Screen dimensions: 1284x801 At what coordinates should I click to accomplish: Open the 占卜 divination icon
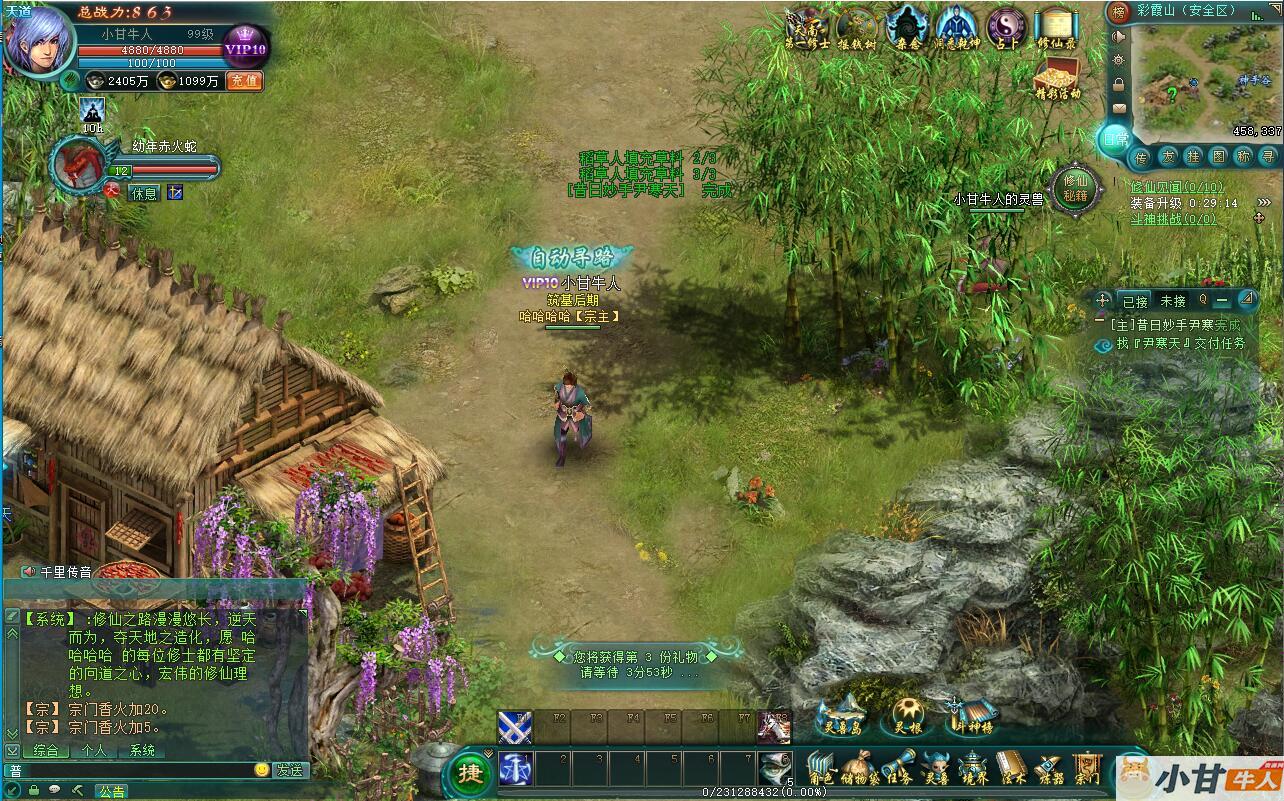(x=1006, y=28)
